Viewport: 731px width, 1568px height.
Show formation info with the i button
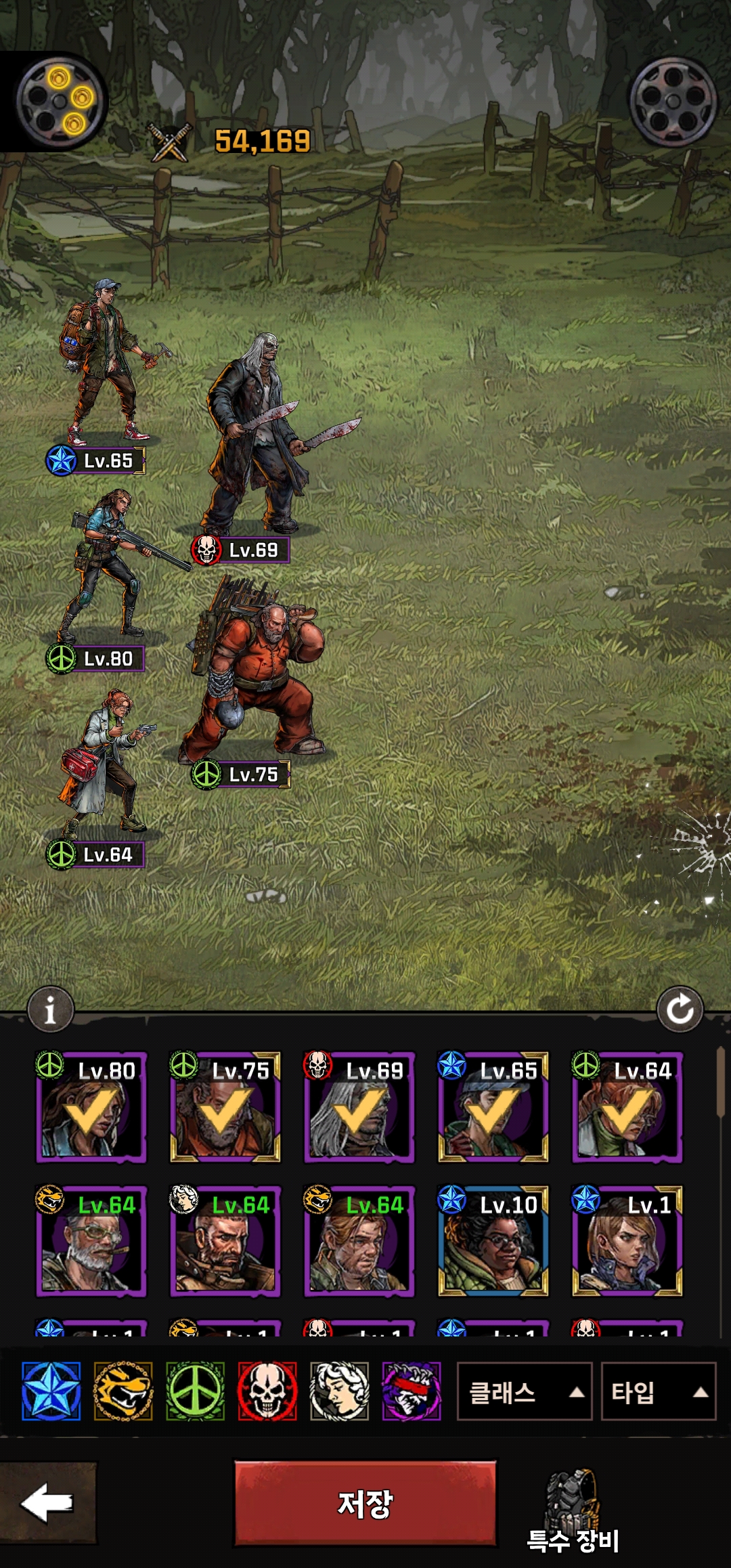(x=50, y=1010)
